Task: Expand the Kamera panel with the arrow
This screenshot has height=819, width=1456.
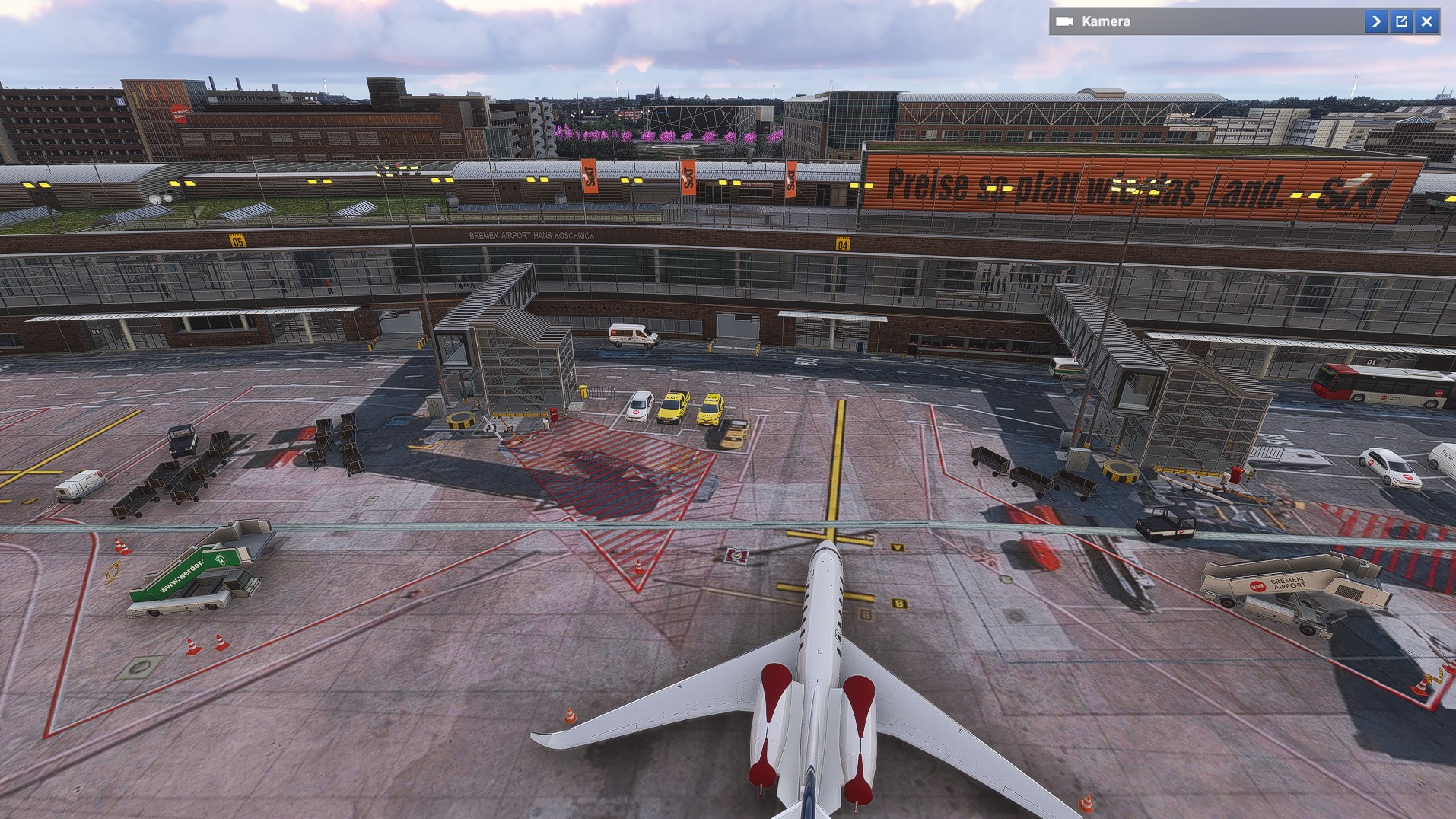Action: pos(1375,21)
